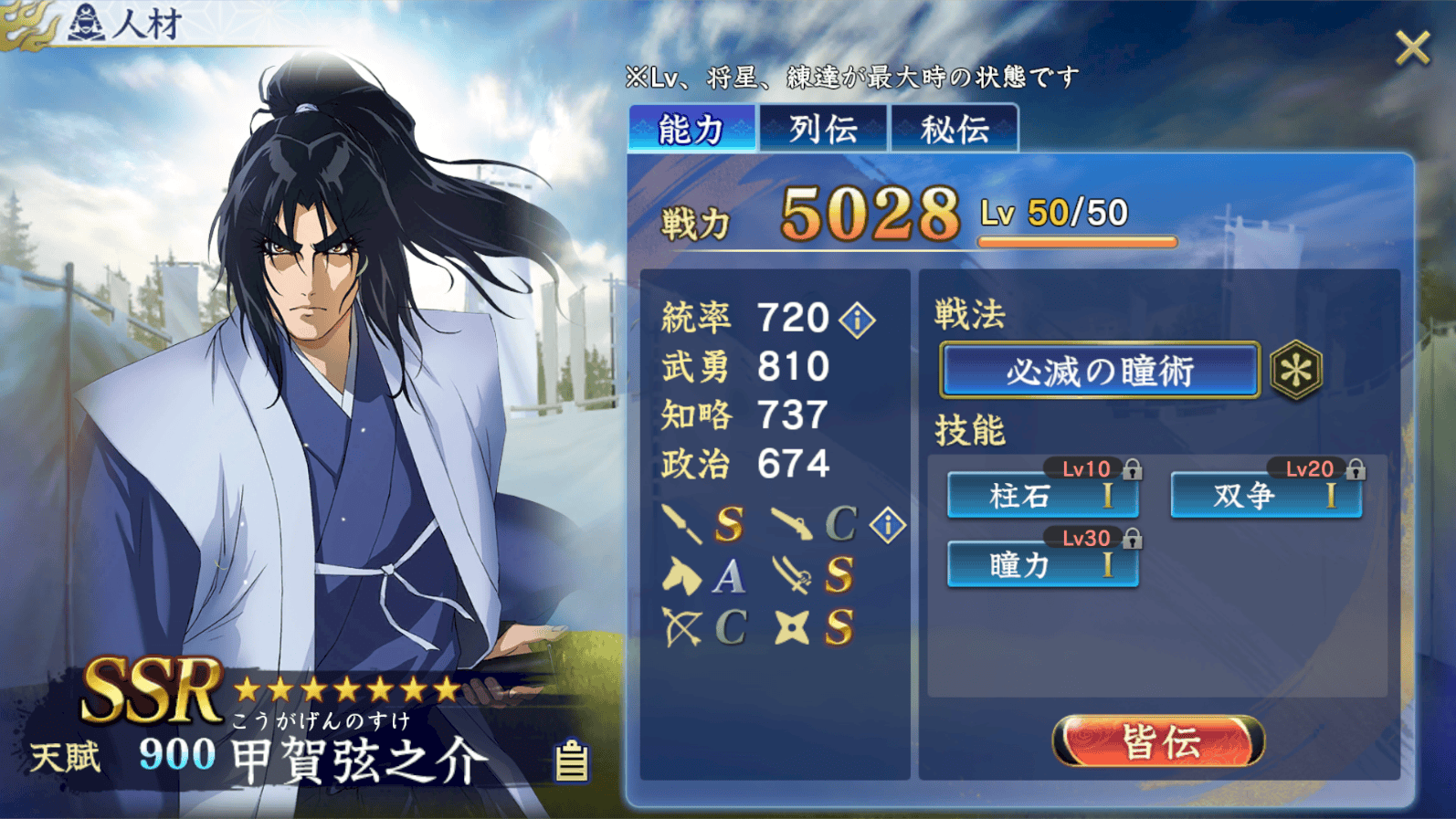Click the bow and arrow proficiency icon

click(682, 625)
